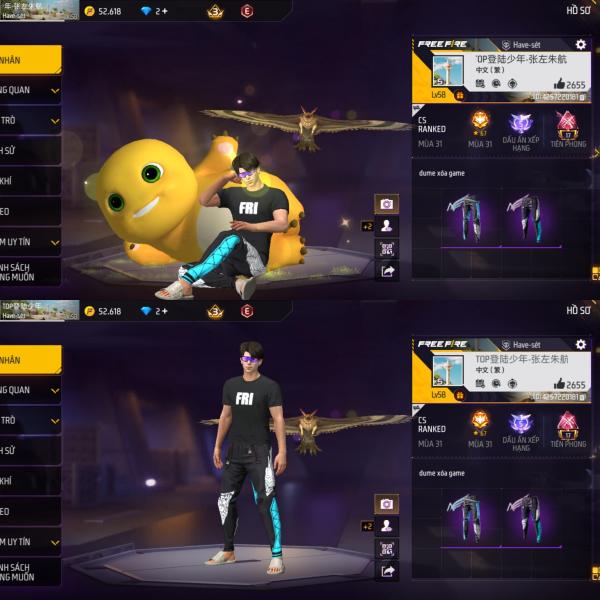Select the silhouette icon marked +2 near the seated character
The height and width of the screenshot is (600, 600).
pyautogui.click(x=387, y=226)
